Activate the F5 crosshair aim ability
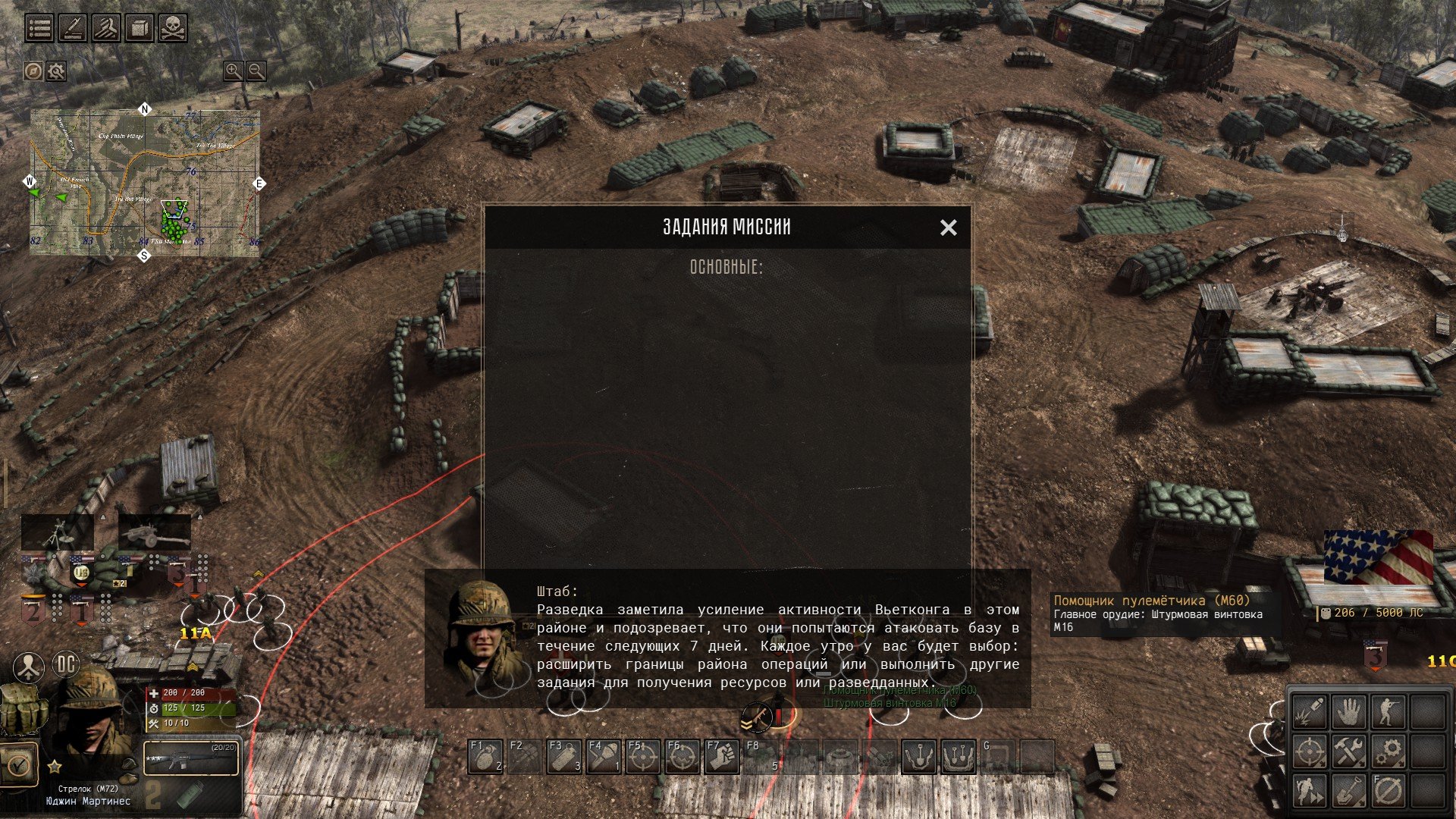1456x819 pixels. 643,757
